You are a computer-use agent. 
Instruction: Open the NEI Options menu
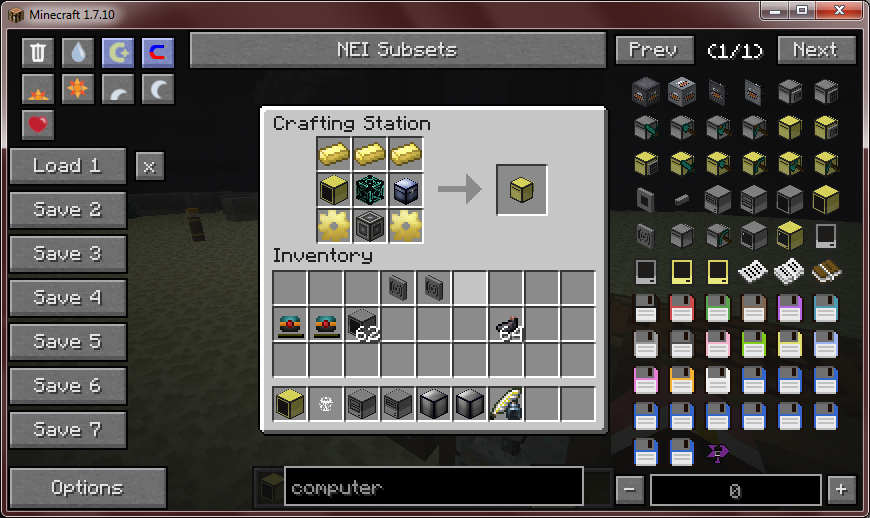click(x=88, y=488)
